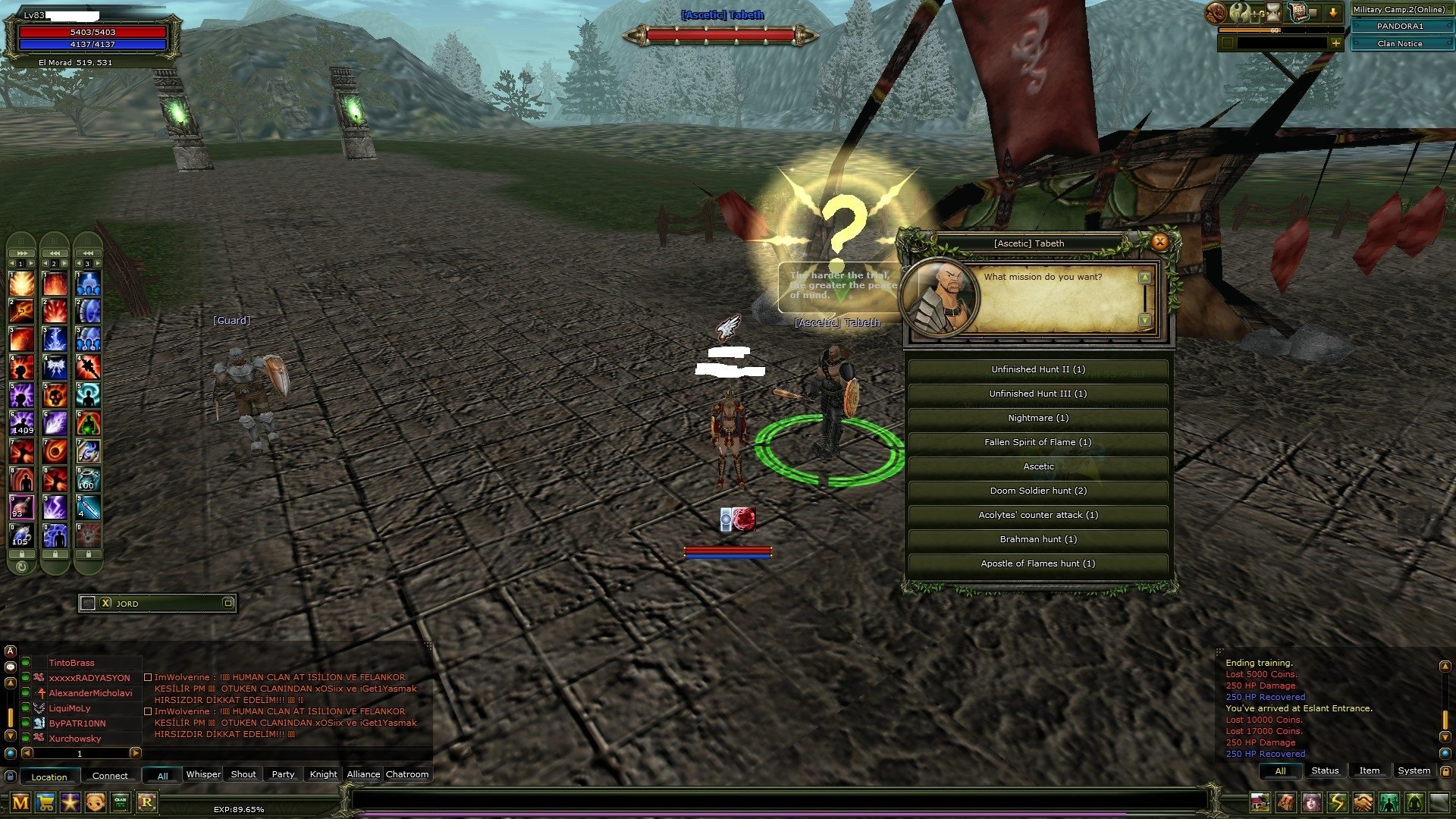The image size is (1456, 819).
Task: Click the PANDORA1 clan button
Action: tap(1399, 26)
